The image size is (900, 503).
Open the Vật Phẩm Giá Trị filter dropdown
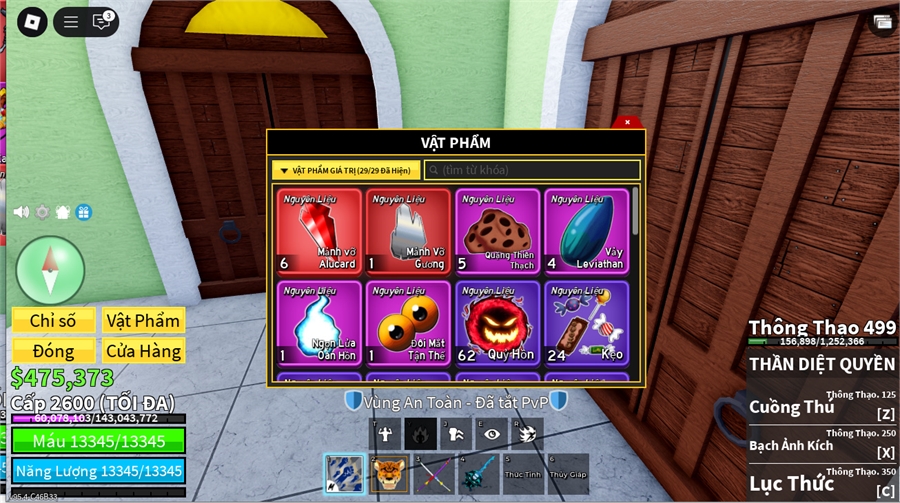(346, 170)
